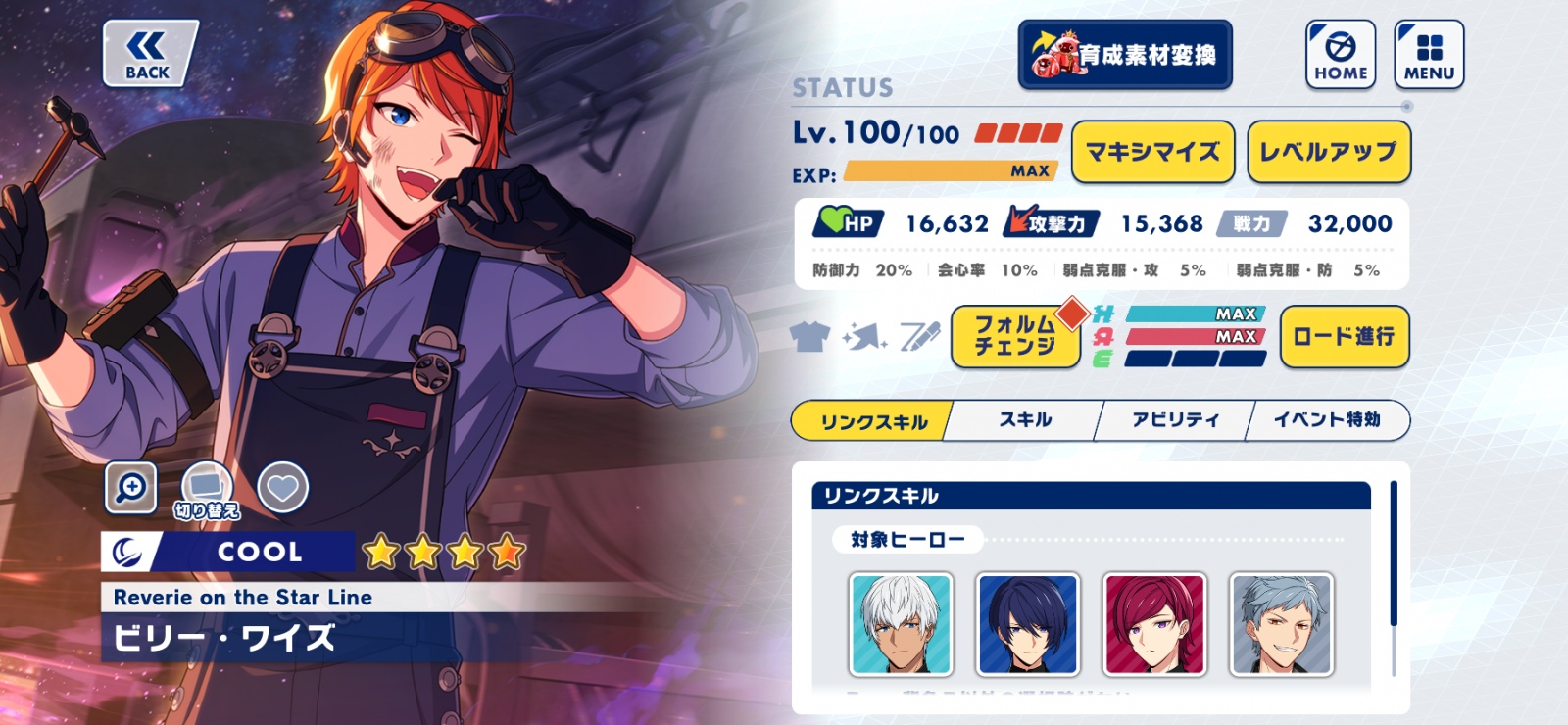Screen dimensions: 1568x725
Task: Click the T-shirt costume icon
Action: click(x=809, y=337)
